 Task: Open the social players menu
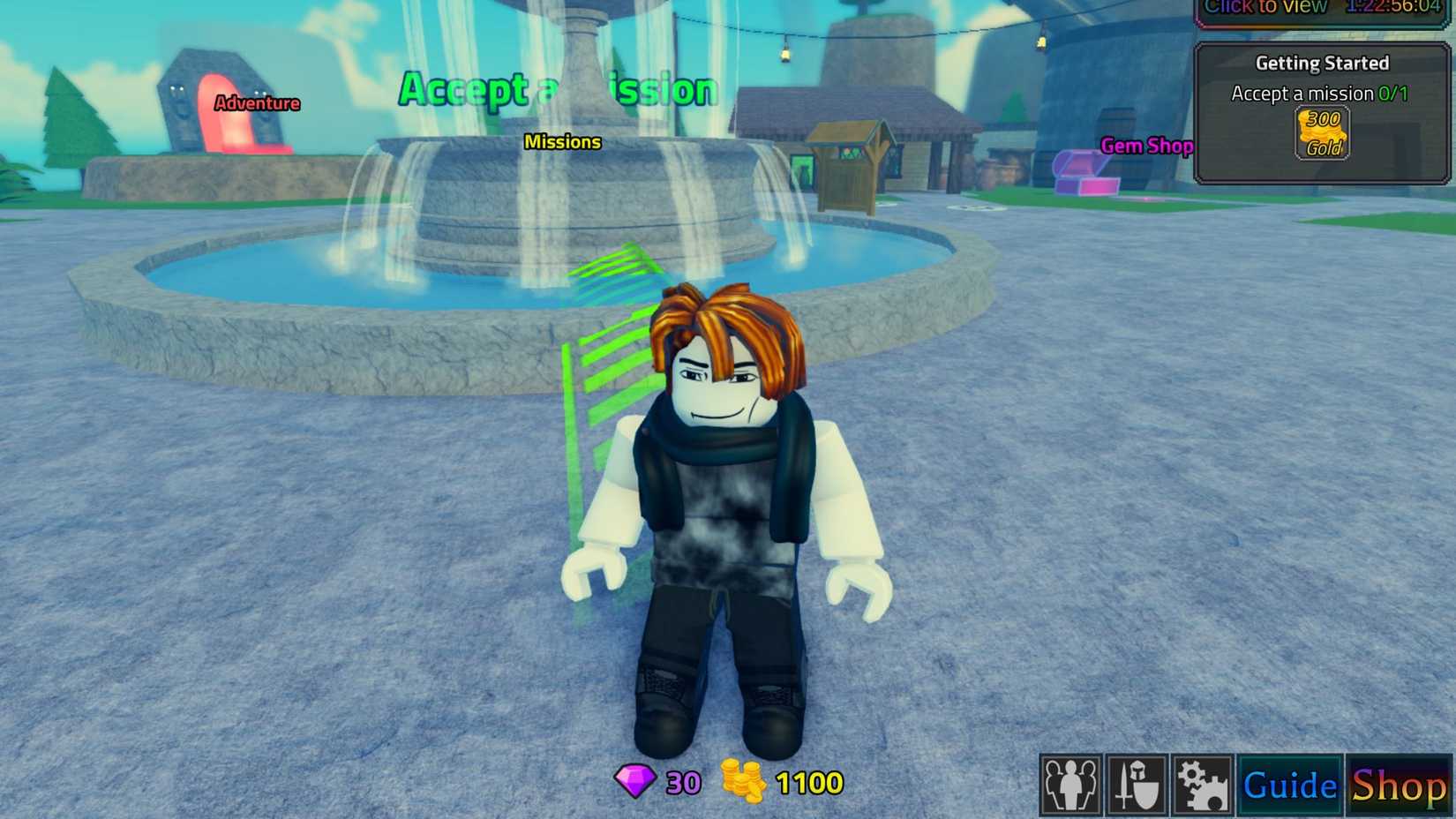click(1070, 785)
